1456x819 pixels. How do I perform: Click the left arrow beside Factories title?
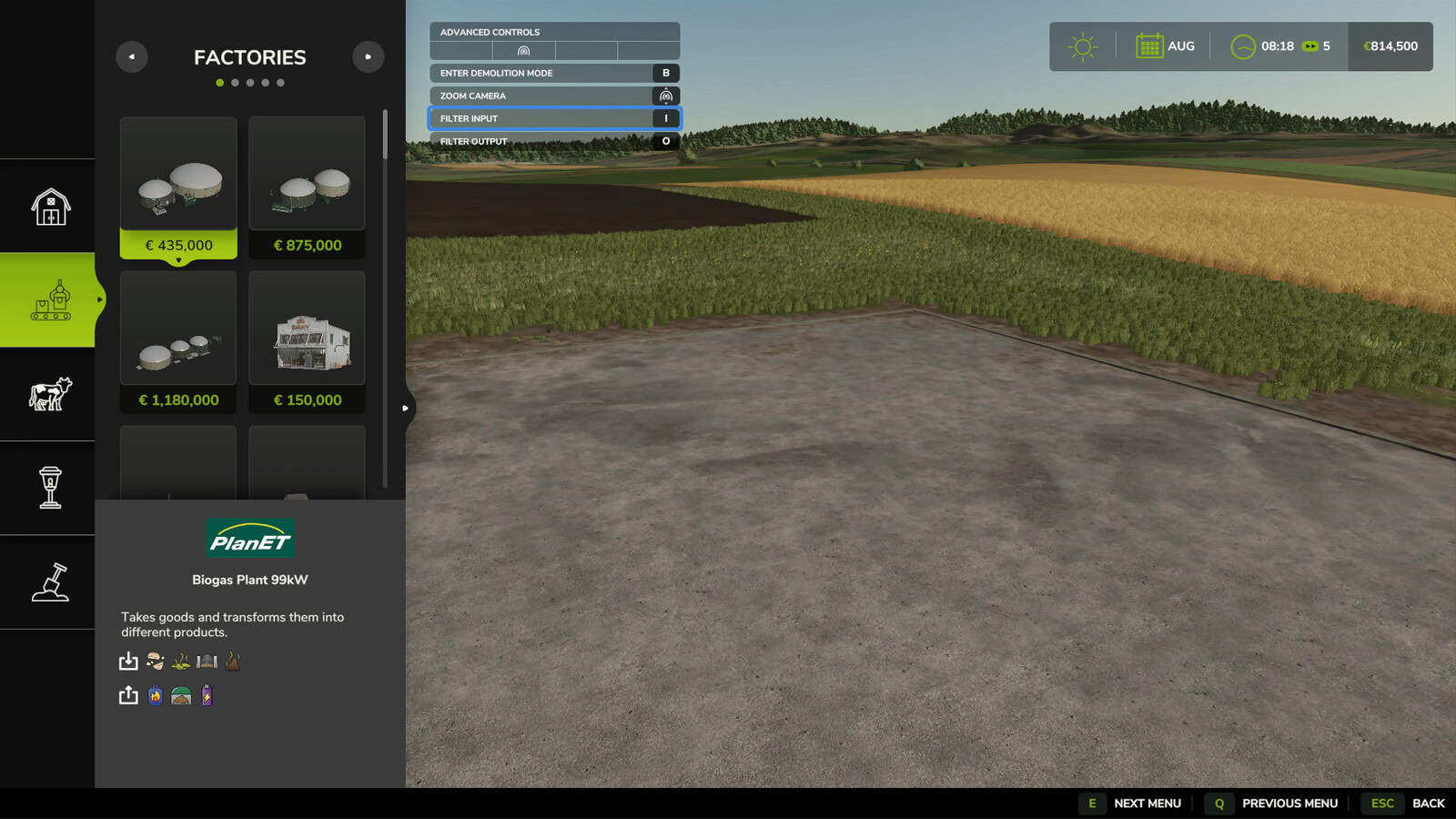point(132,56)
